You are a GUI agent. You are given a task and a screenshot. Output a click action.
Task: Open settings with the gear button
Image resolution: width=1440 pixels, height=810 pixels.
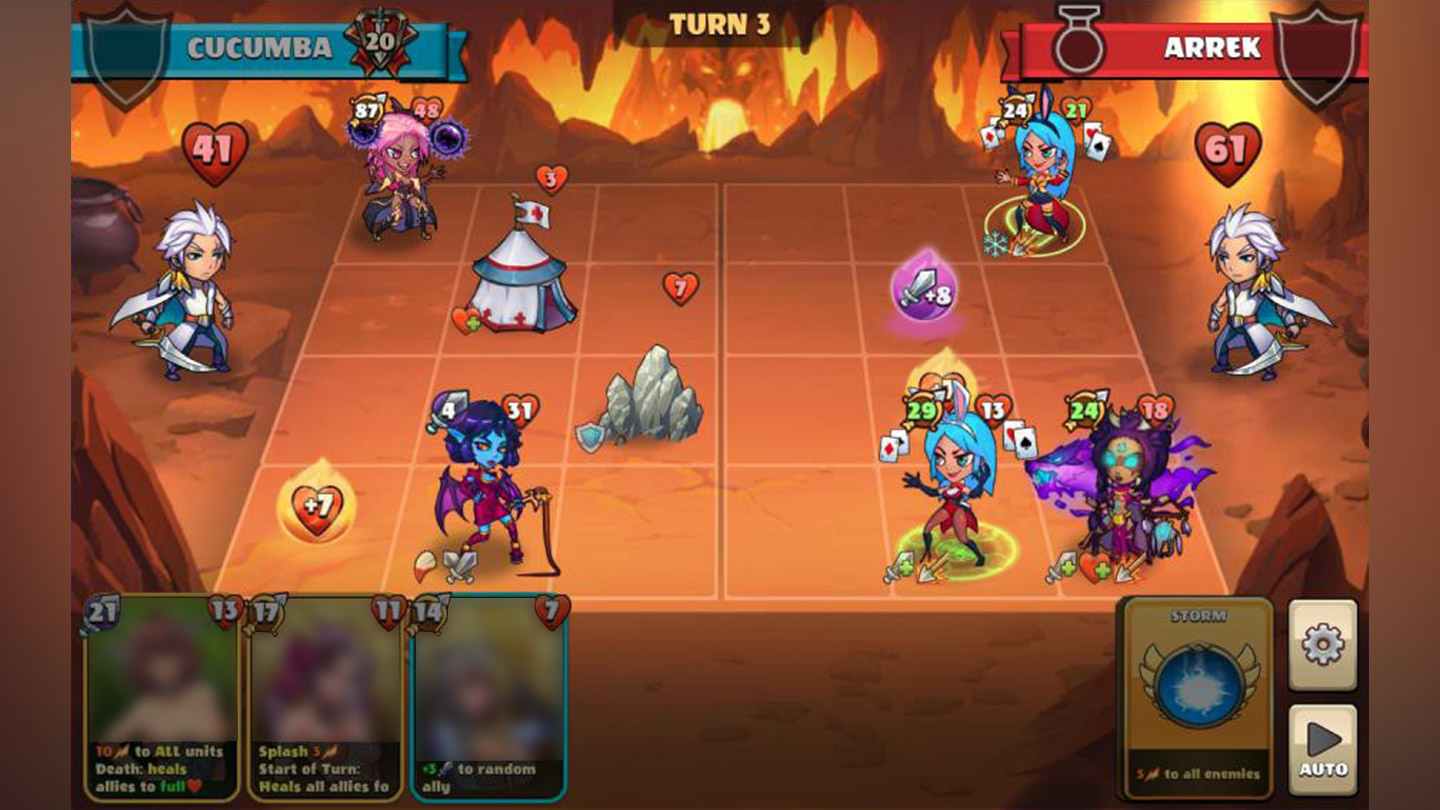coord(1322,645)
